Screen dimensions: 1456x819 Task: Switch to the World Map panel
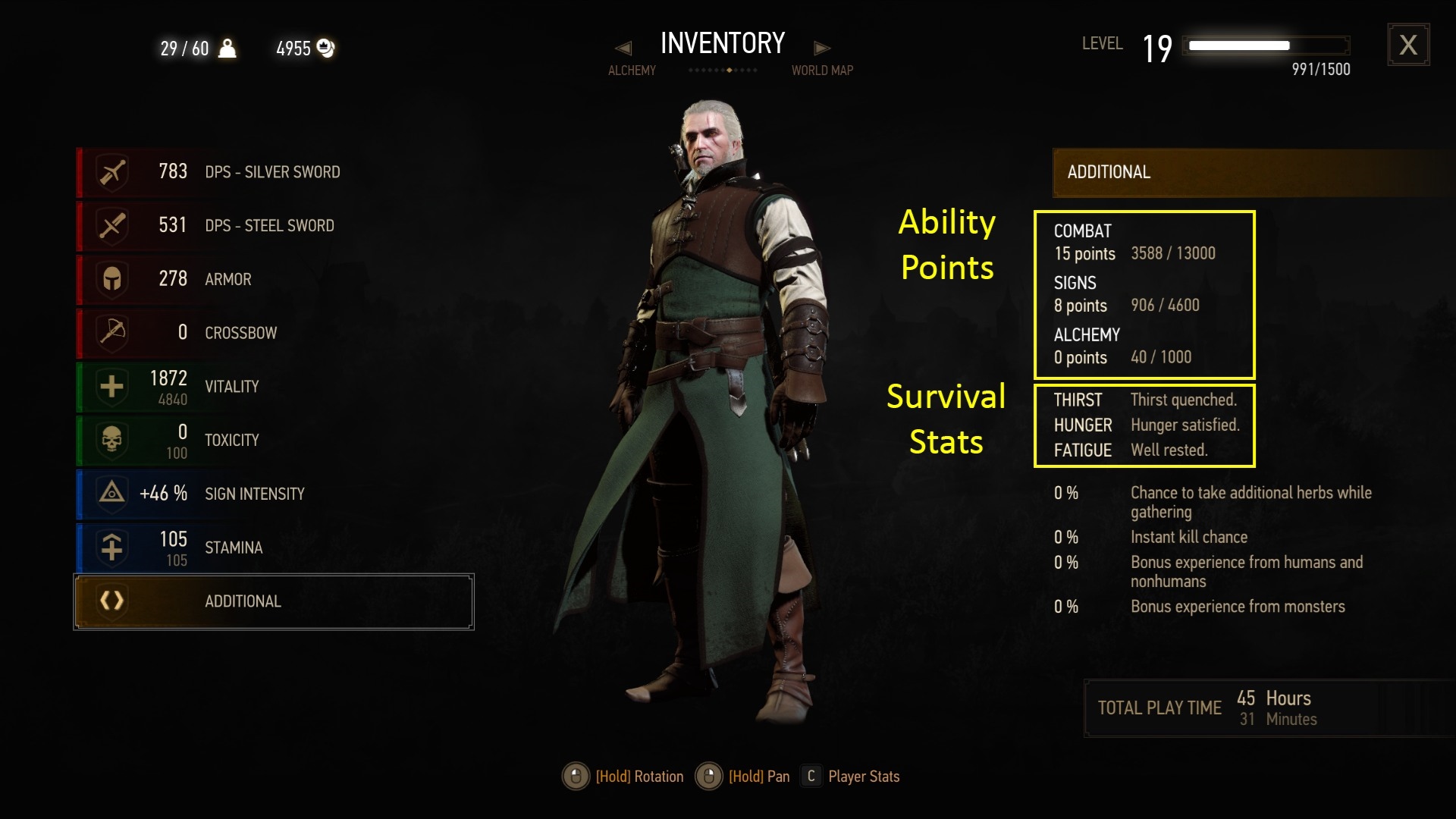(822, 71)
